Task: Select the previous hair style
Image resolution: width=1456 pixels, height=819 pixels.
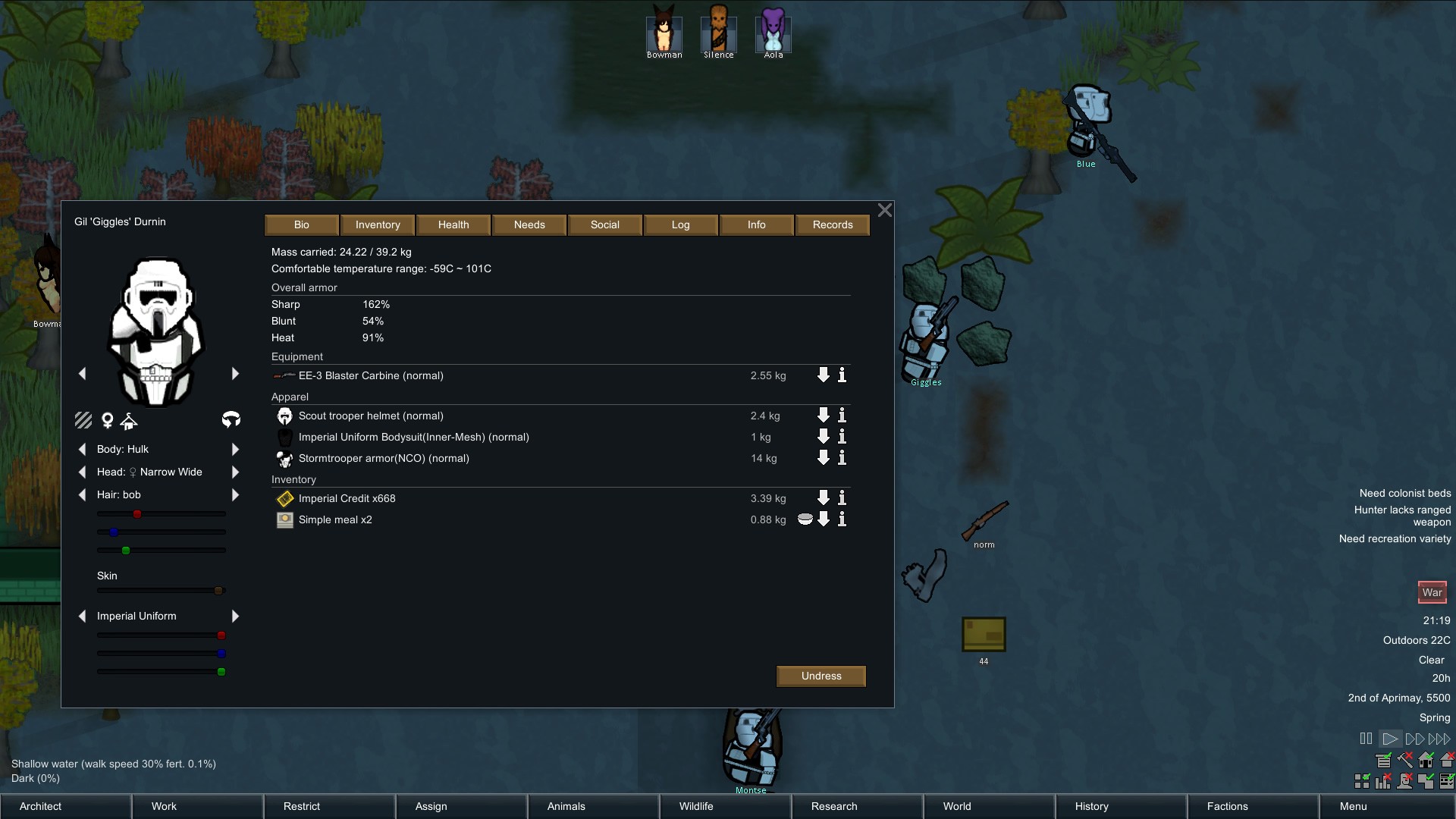Action: click(x=82, y=494)
